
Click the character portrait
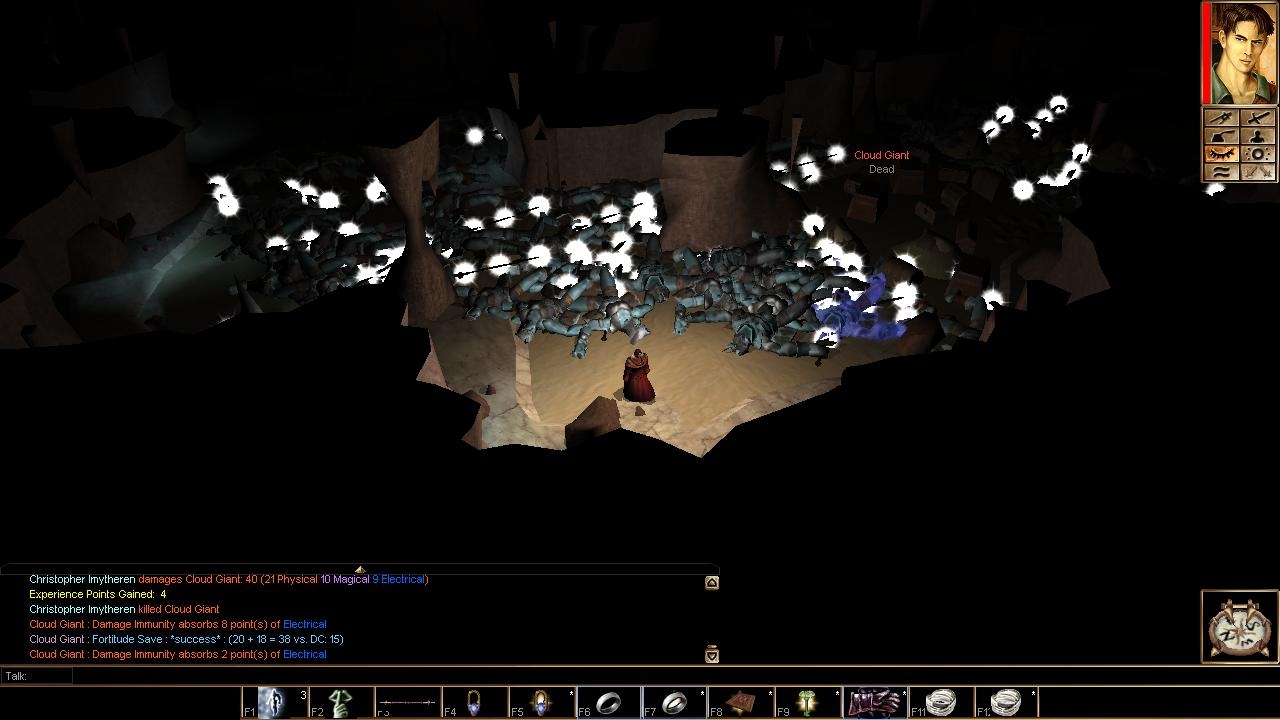click(1244, 53)
